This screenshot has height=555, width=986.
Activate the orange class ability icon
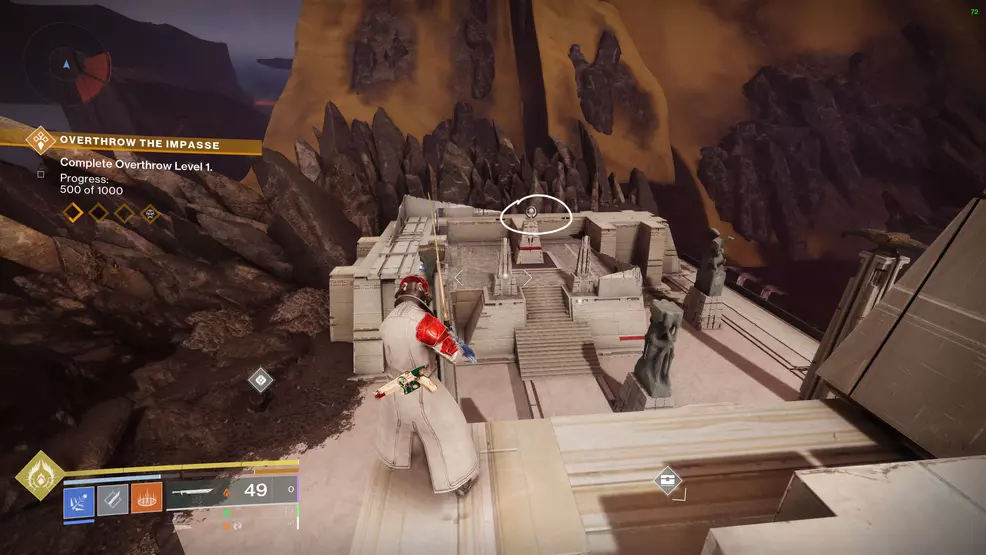click(146, 497)
